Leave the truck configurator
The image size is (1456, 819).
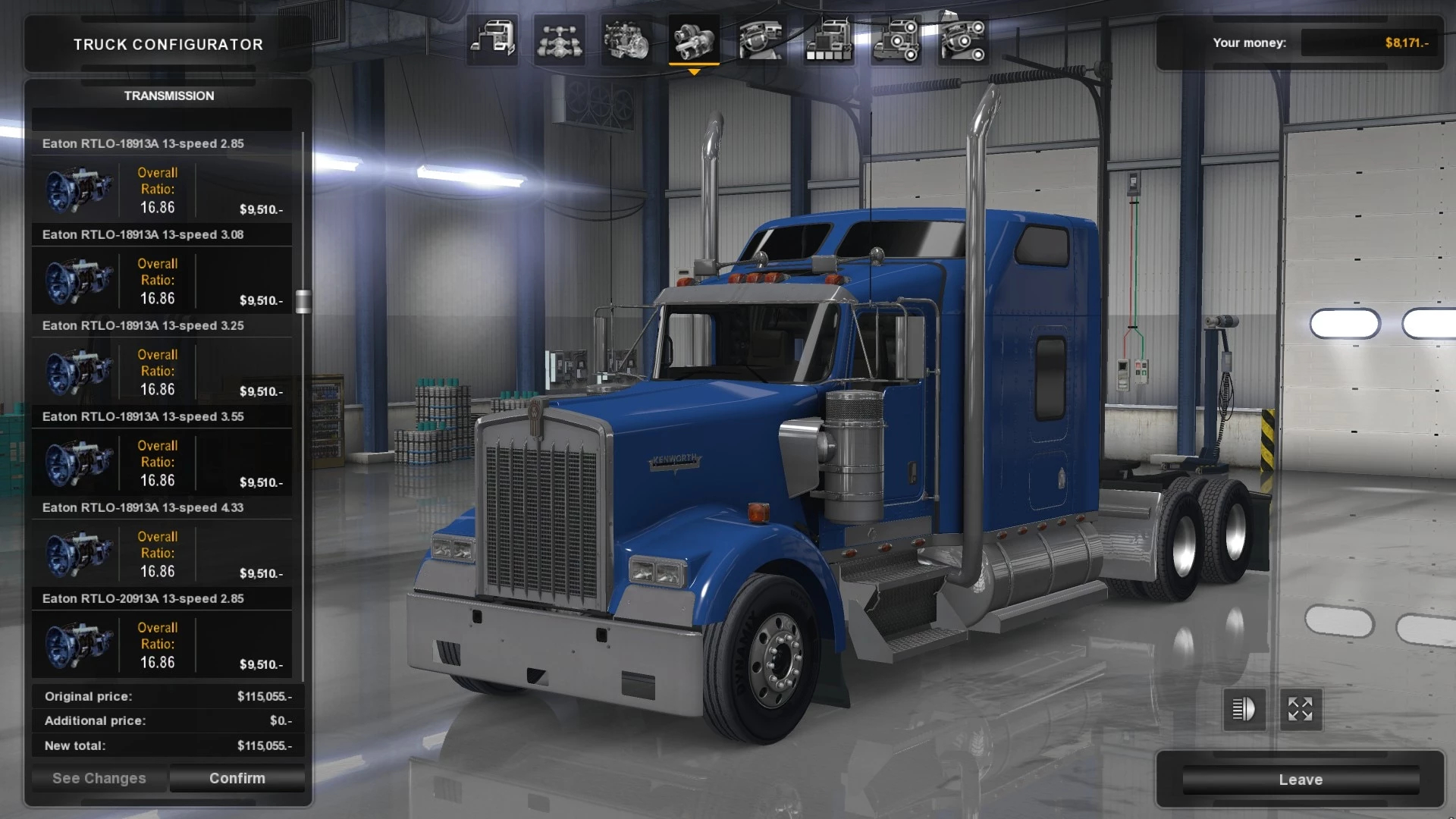coord(1301,780)
